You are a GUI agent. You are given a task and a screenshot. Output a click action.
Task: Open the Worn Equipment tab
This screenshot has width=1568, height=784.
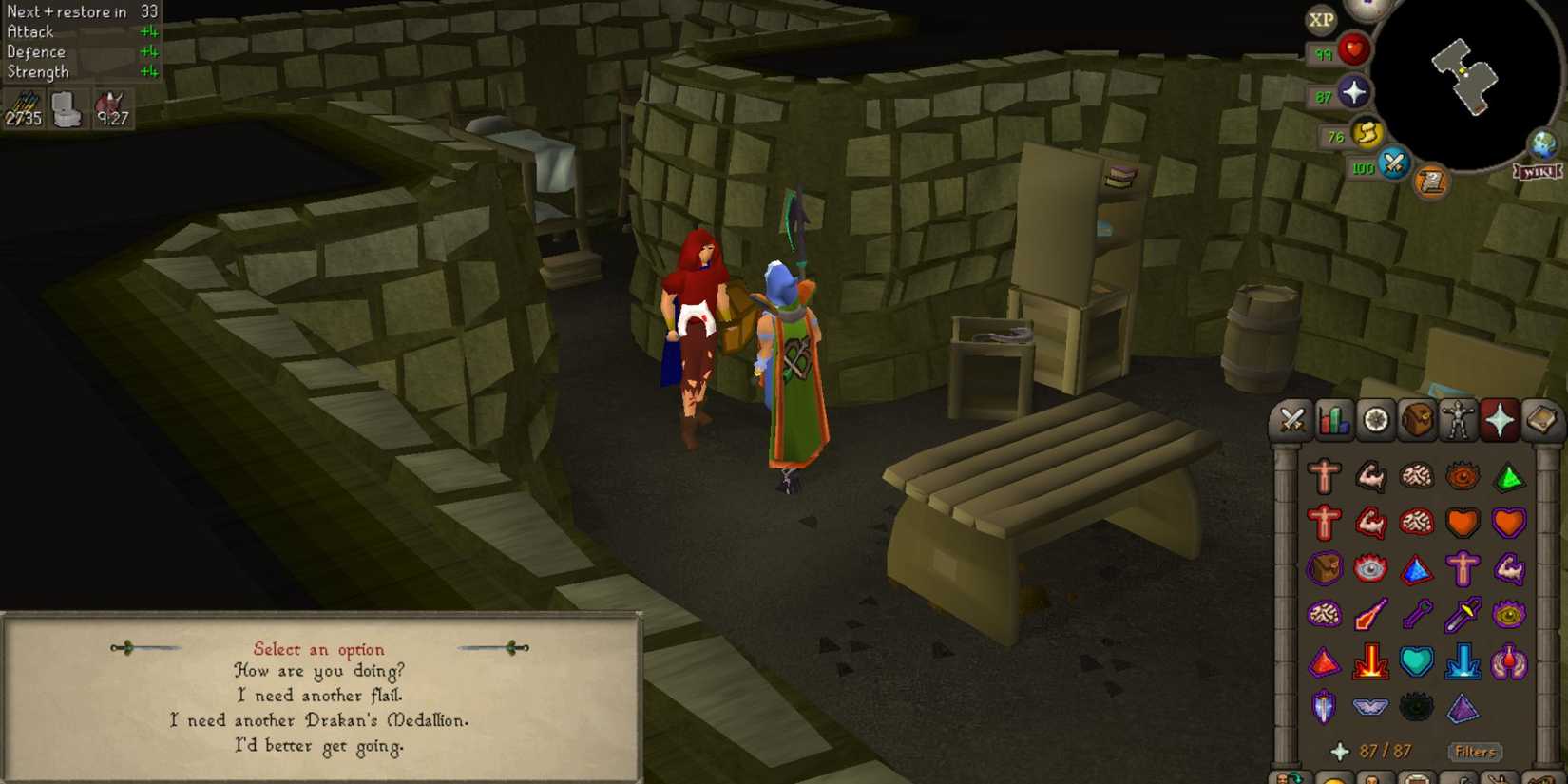pos(1460,419)
